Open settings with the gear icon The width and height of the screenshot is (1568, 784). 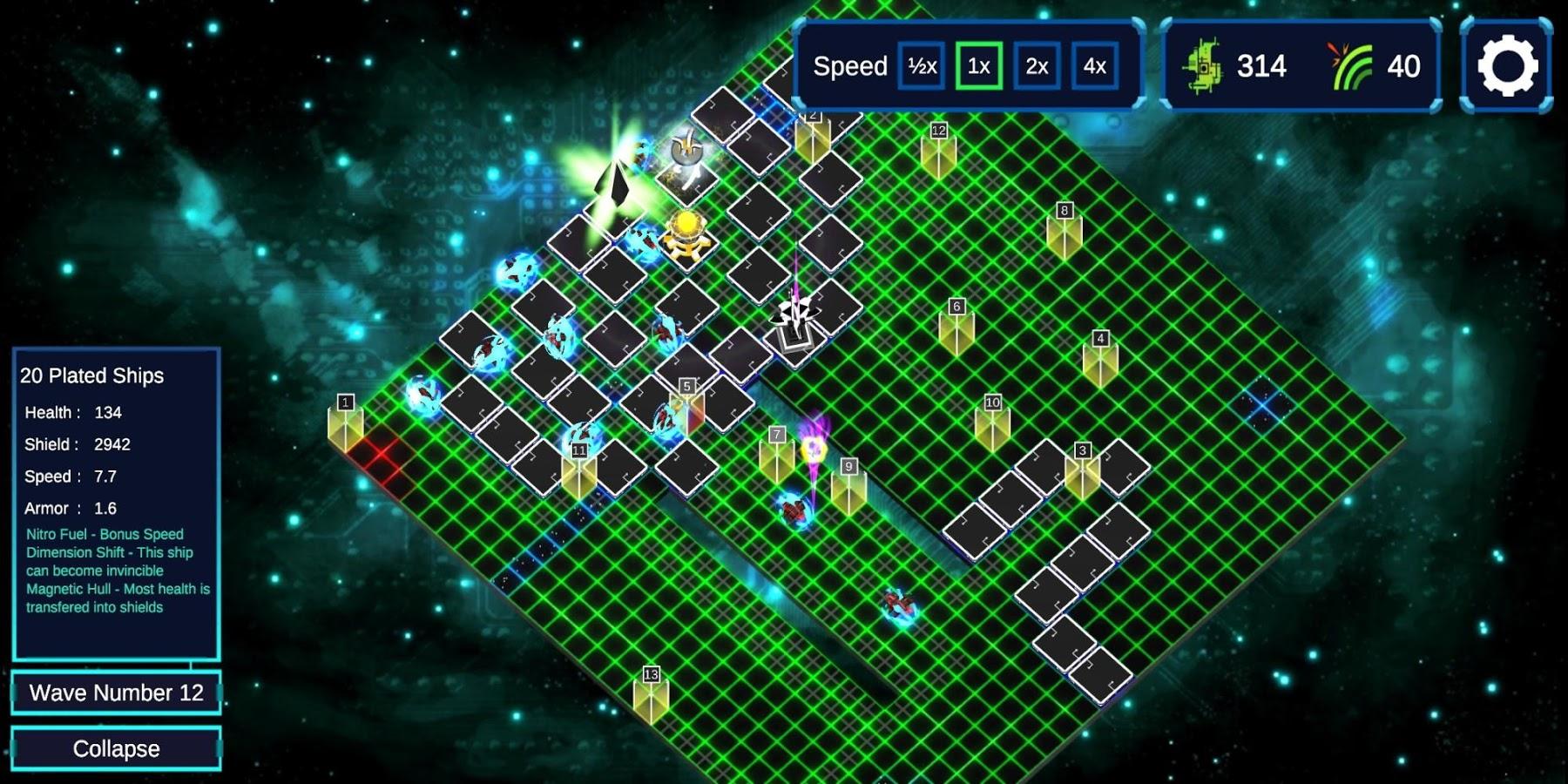coord(1507,66)
